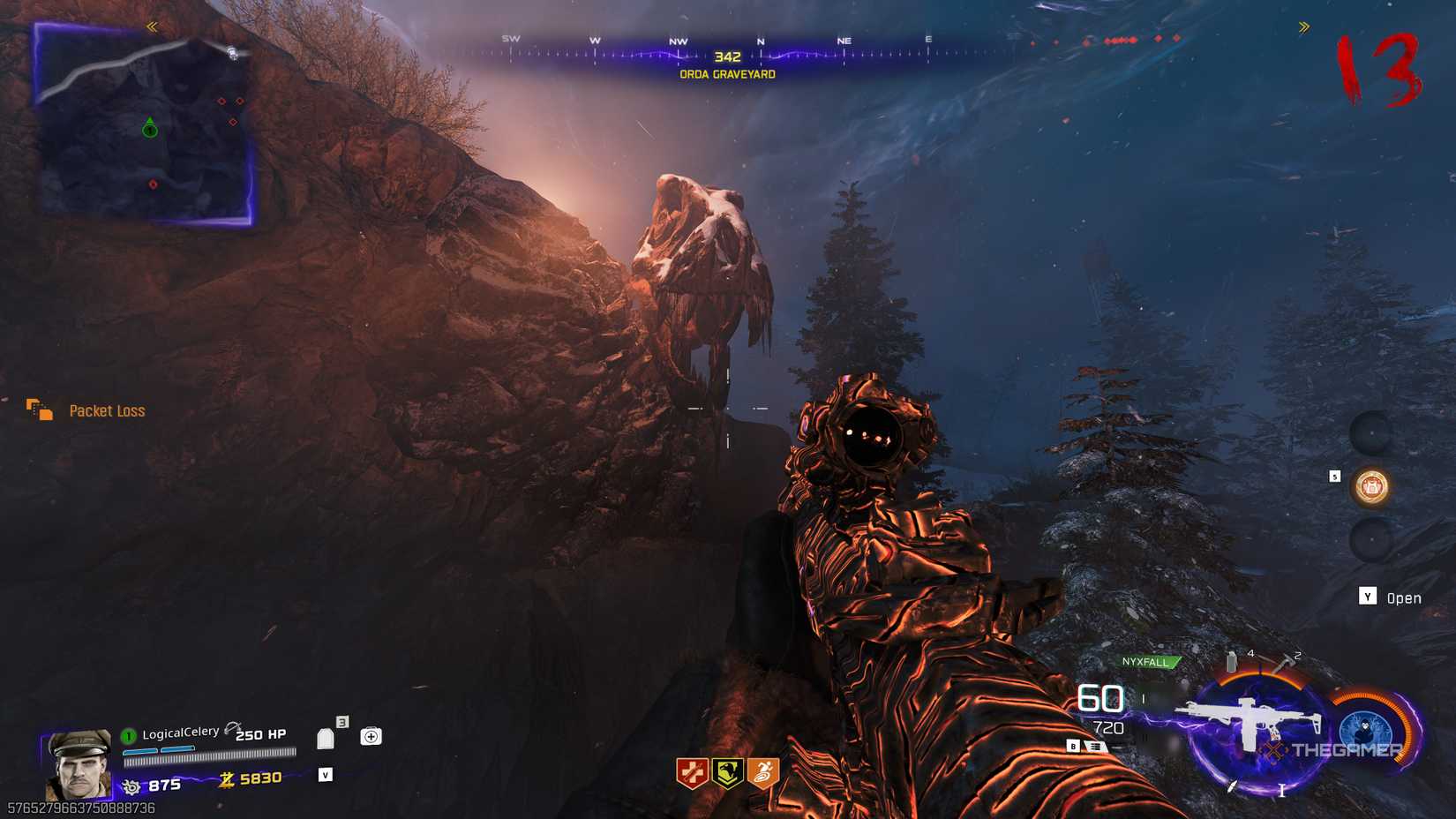Screen dimensions: 1456x819
Task: Select the Stamin-Up perk icon
Action: pos(762,770)
